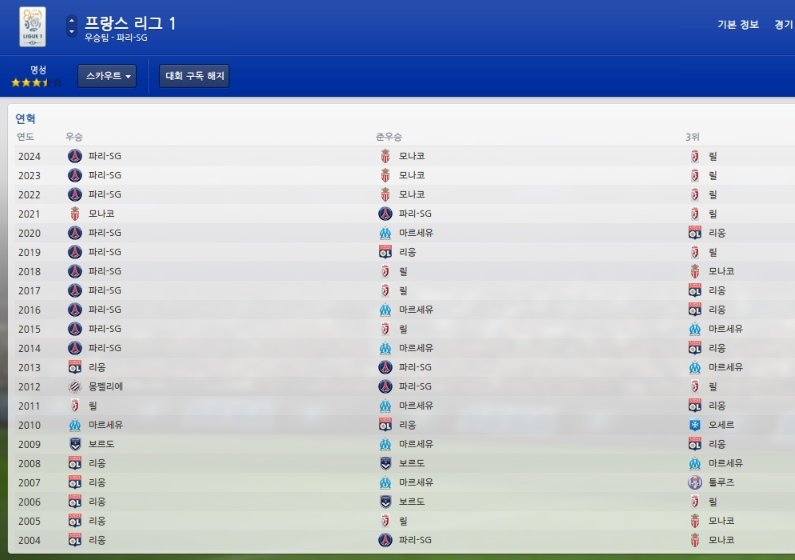The image size is (795, 560).
Task: Select 2024 champion 파리-SG
Action: [104, 156]
